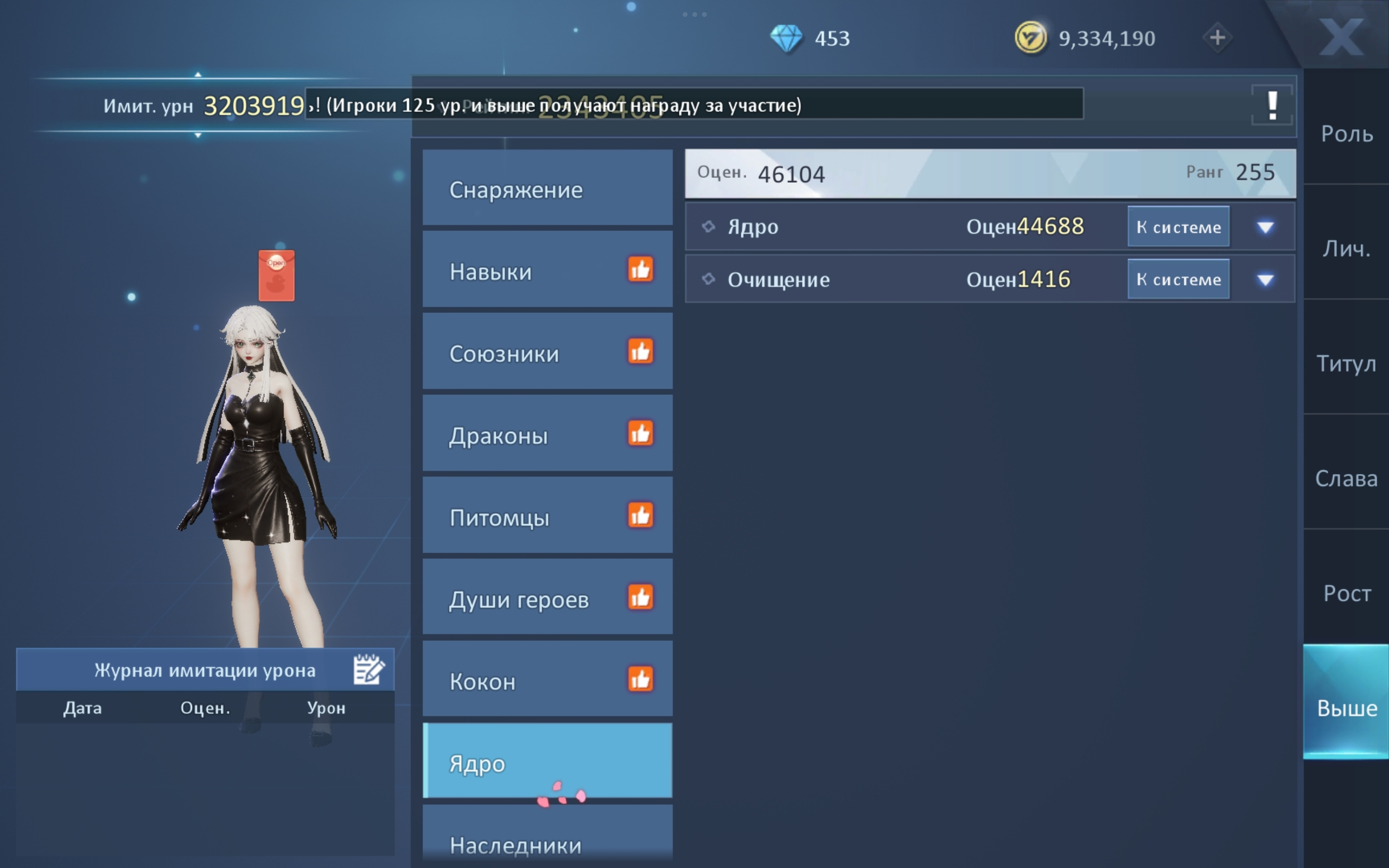Go to system from the Ядро row
Viewport: 1389px width, 868px height.
pos(1178,227)
